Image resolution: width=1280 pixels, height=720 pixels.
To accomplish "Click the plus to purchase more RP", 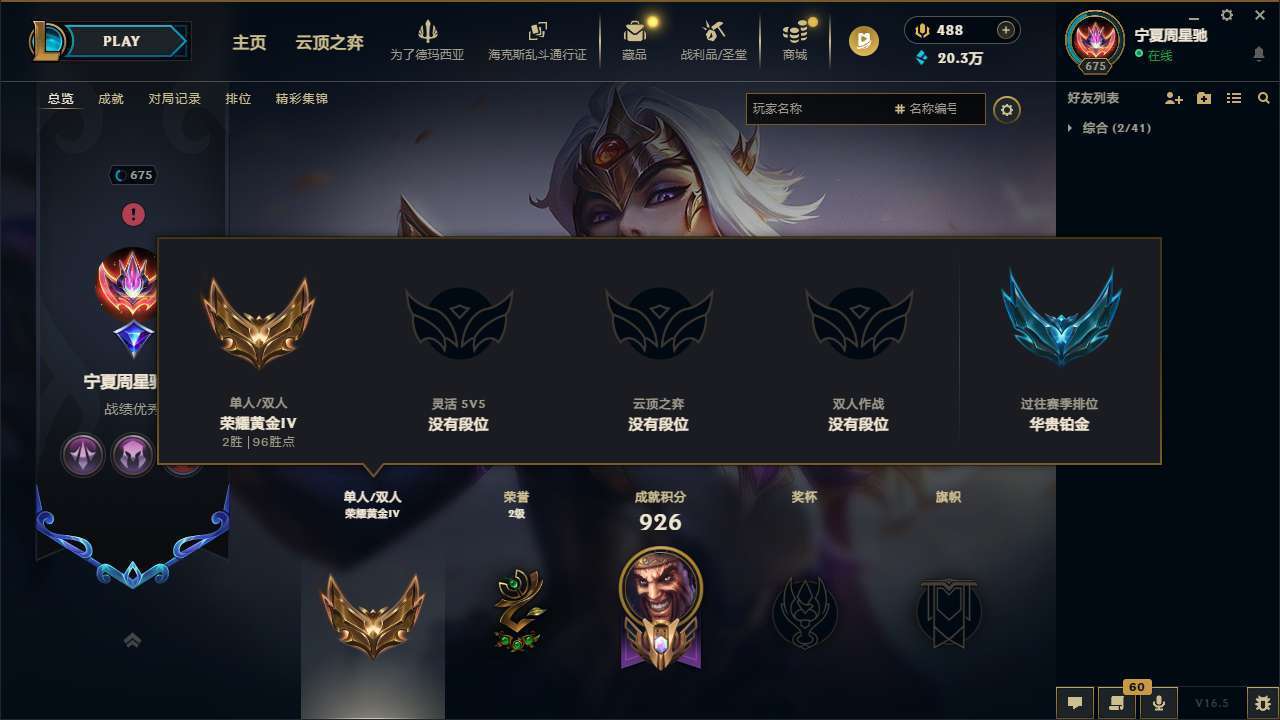I will [1008, 30].
